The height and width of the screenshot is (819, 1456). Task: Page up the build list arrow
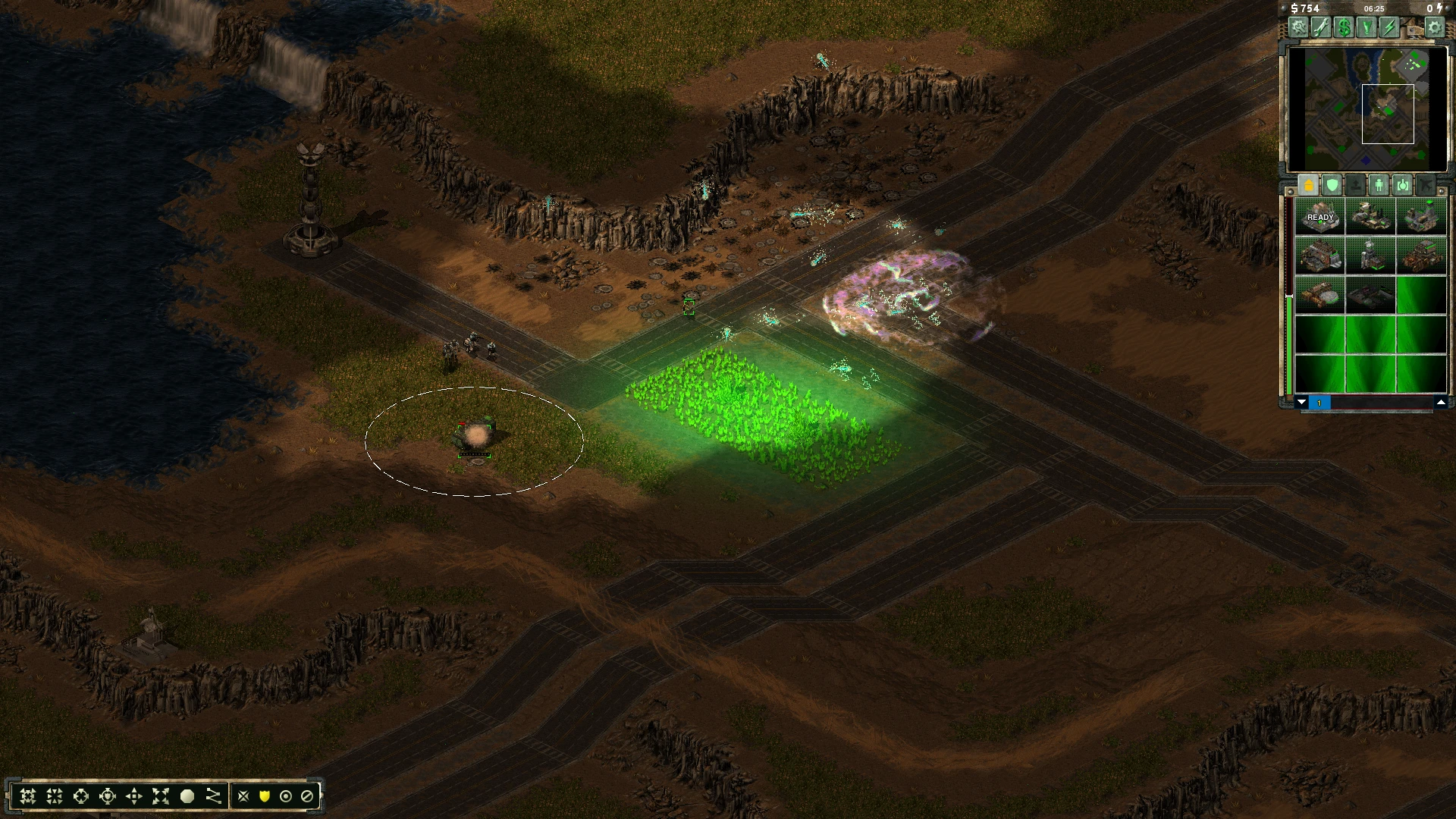point(1441,402)
